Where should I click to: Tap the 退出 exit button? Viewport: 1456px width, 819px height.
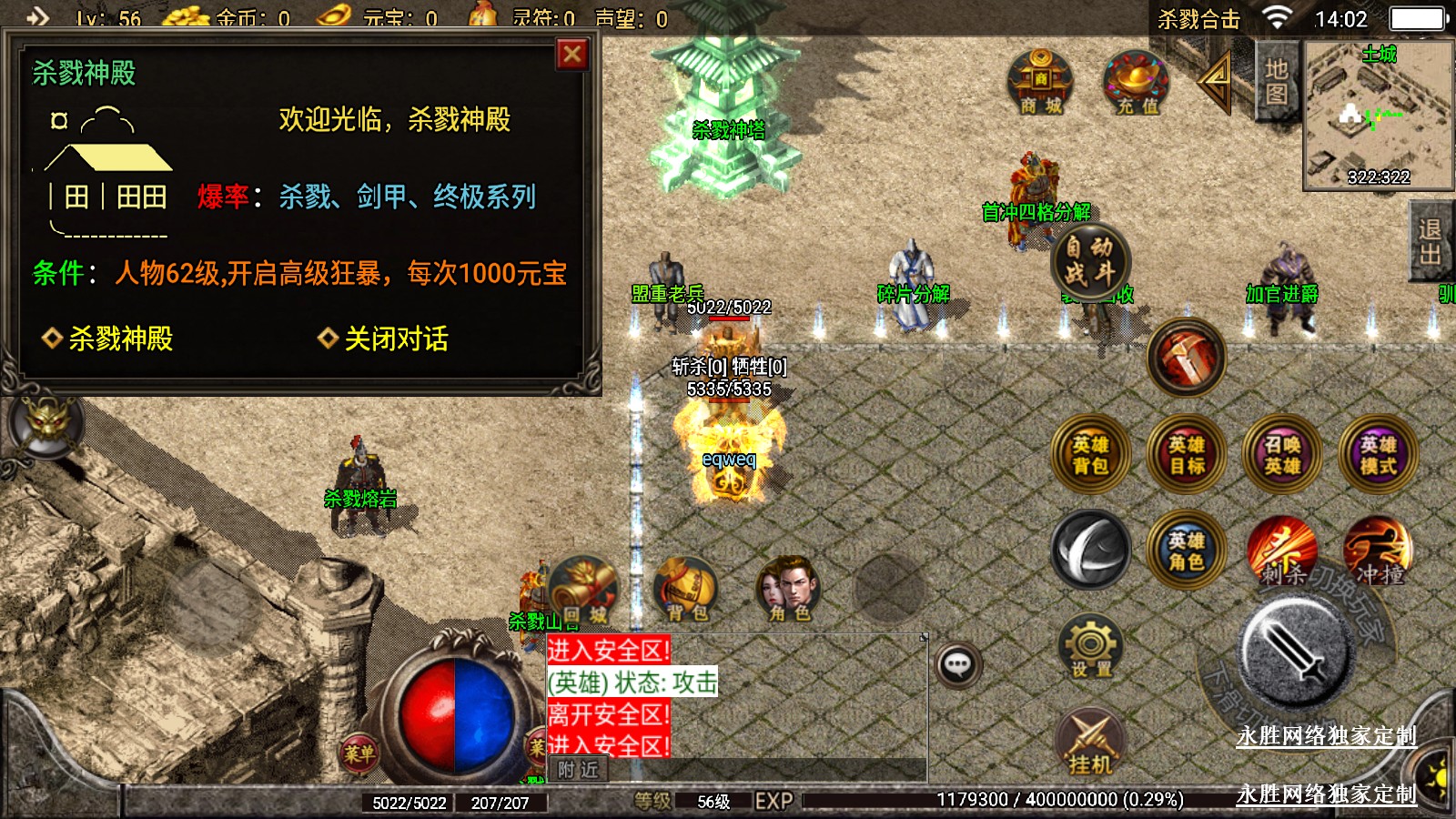tap(1431, 240)
